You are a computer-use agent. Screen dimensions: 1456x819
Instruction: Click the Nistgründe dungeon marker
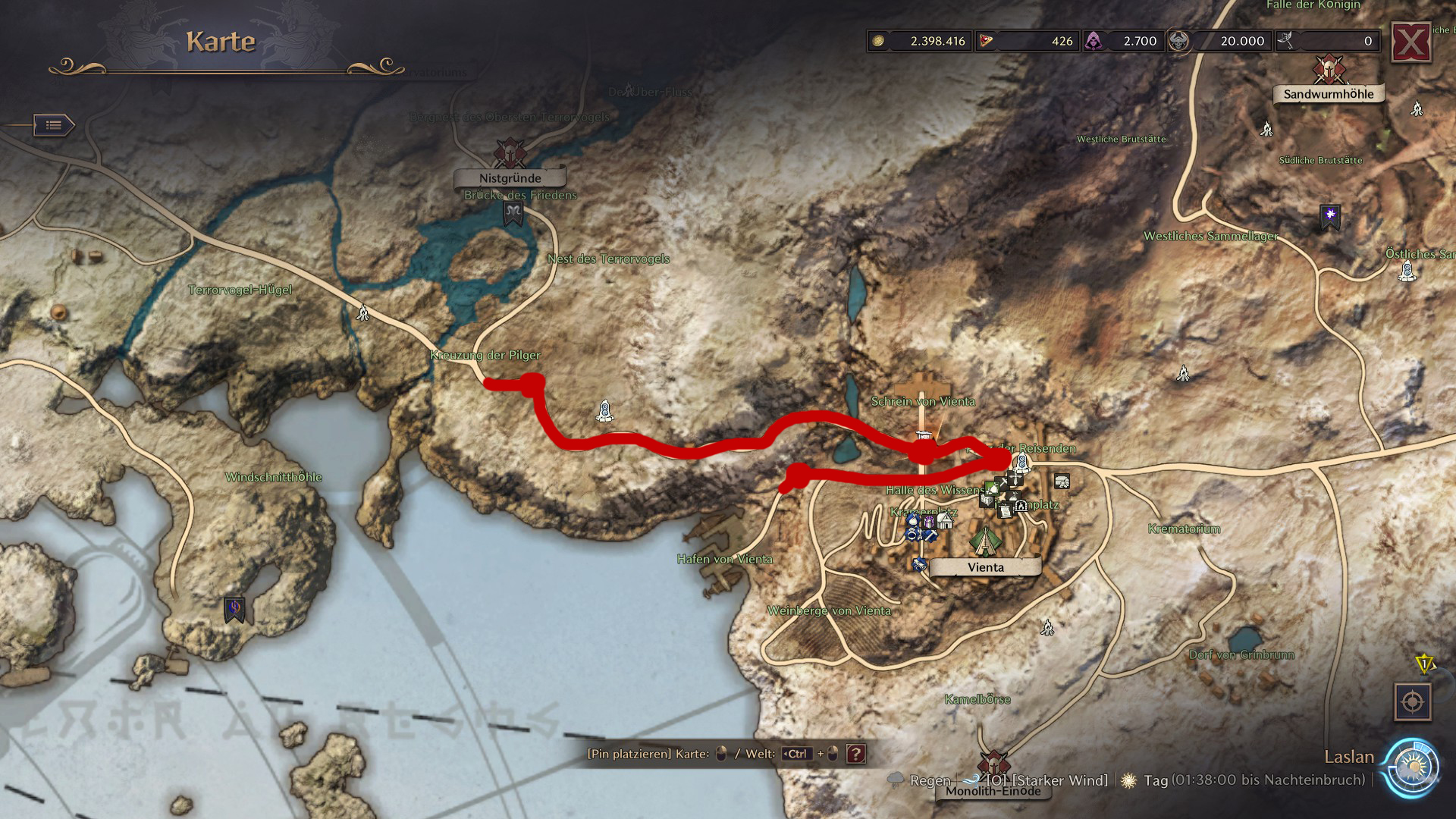[510, 153]
